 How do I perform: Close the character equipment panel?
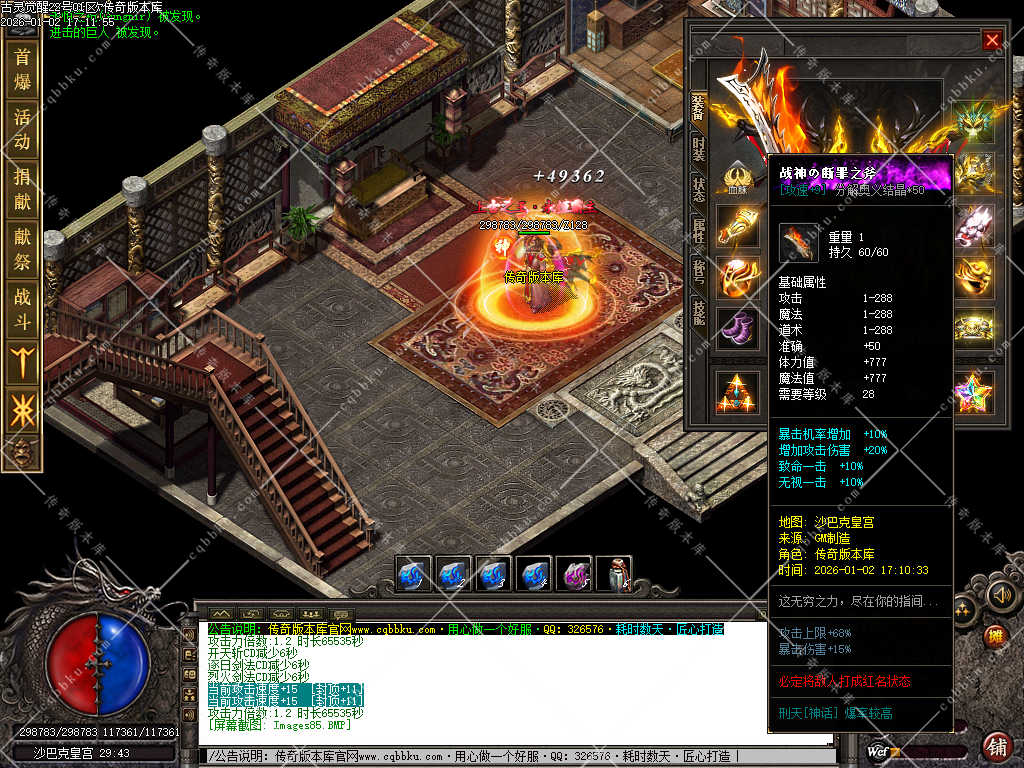(x=991, y=40)
